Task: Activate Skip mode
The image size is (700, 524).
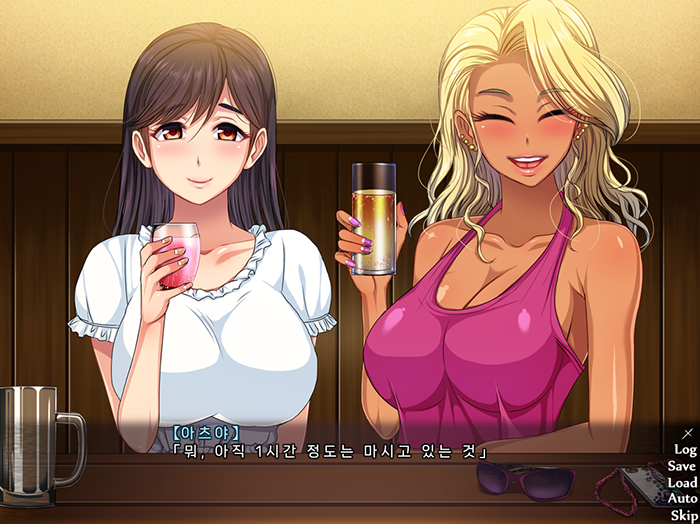Action: tap(684, 514)
